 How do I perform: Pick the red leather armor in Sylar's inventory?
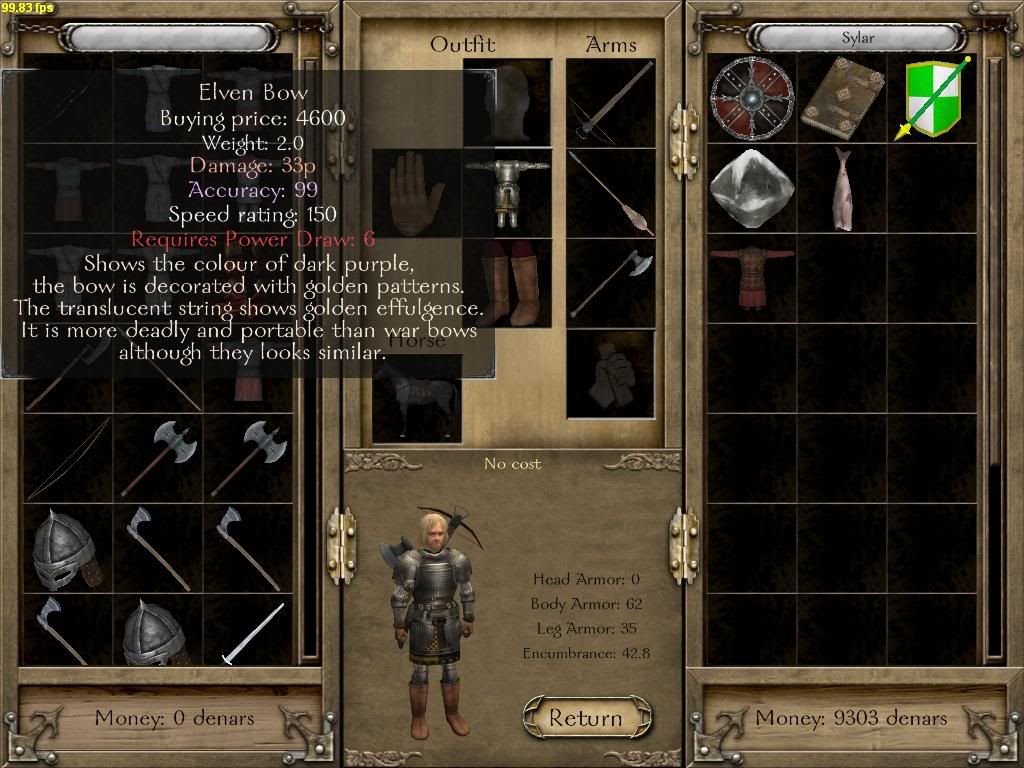[x=751, y=277]
